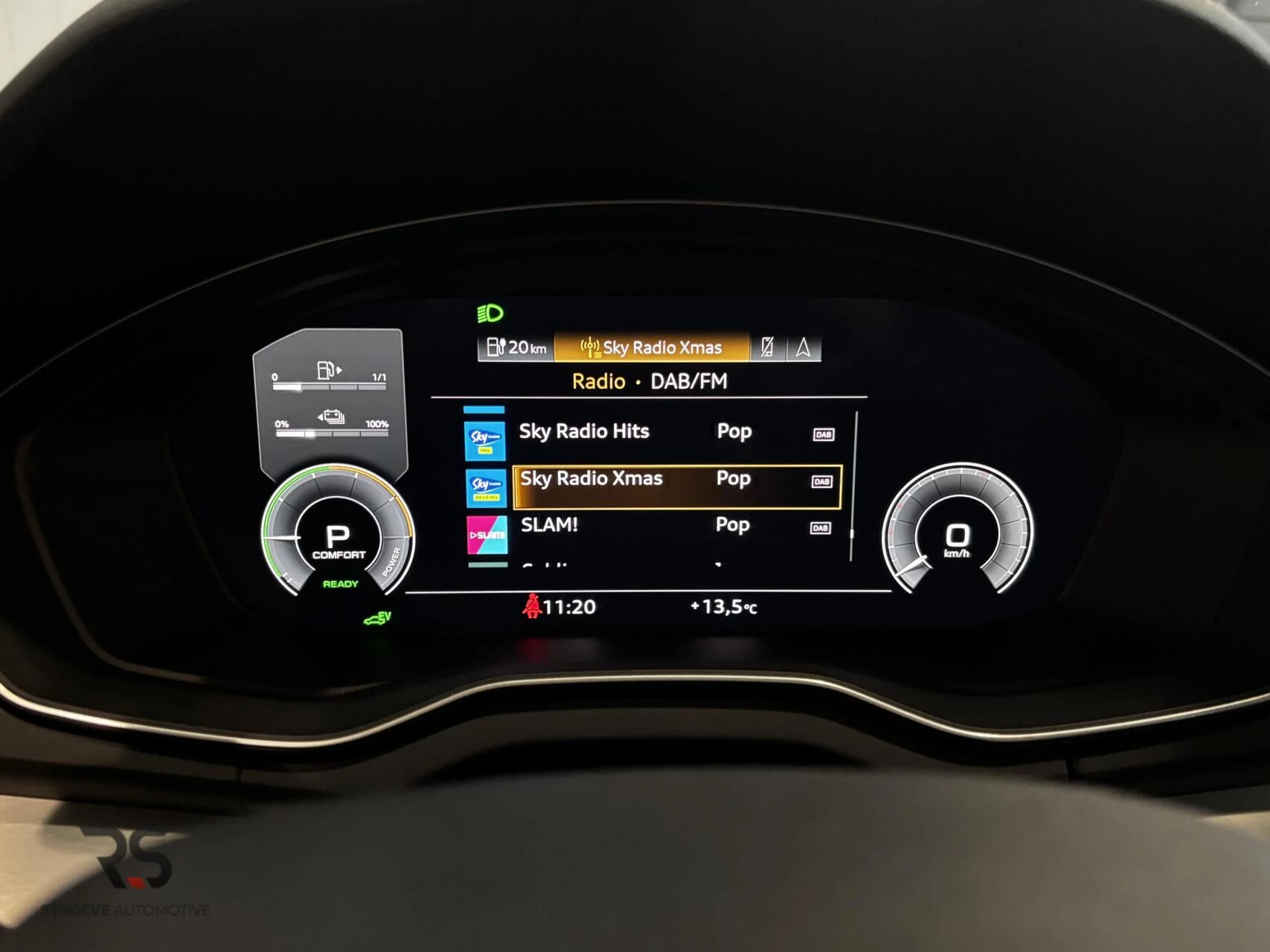The image size is (1270, 952).
Task: Tune to the Sky Radio Hits station
Action: click(584, 431)
